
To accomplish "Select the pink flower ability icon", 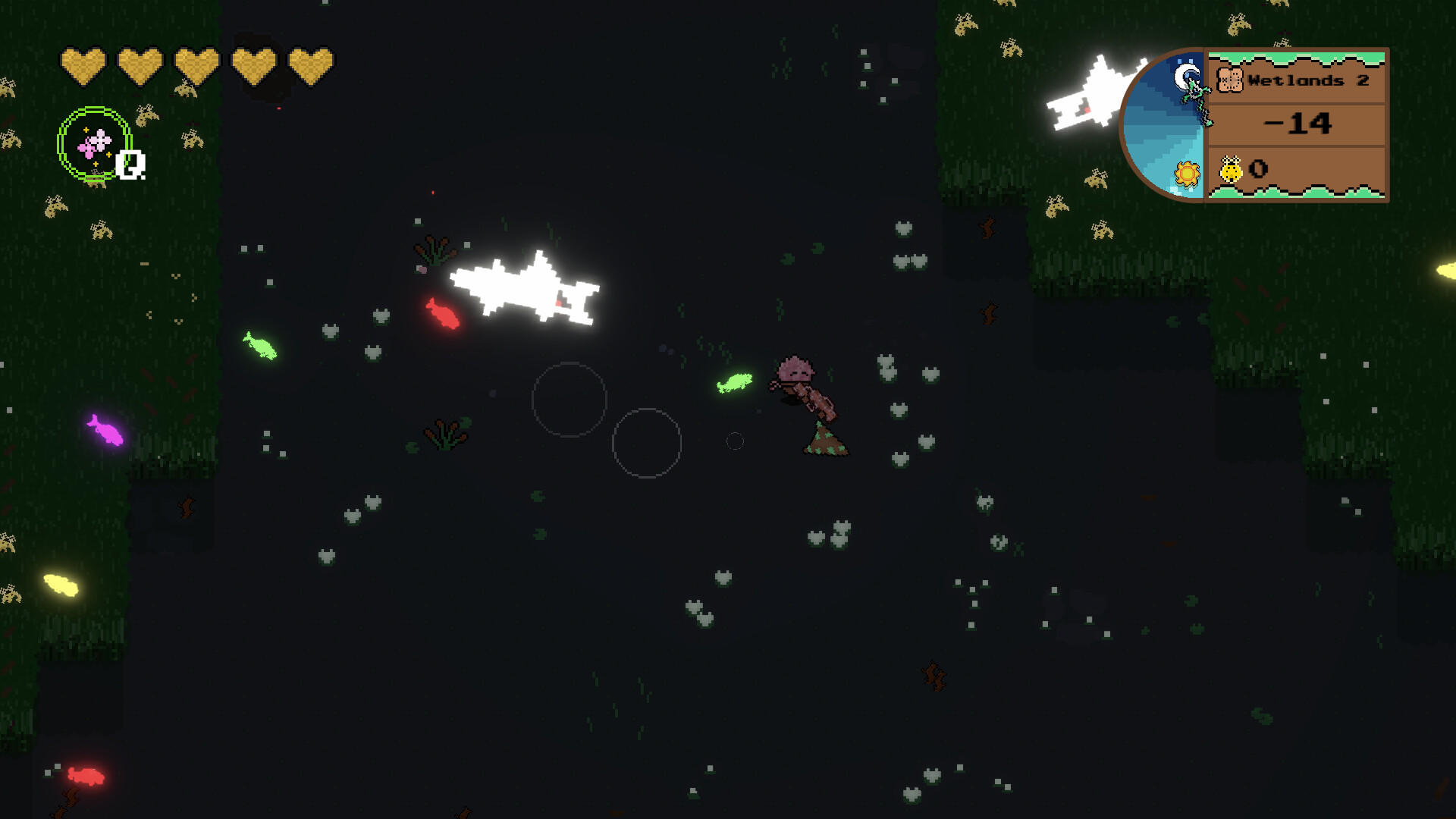I will point(94,144).
